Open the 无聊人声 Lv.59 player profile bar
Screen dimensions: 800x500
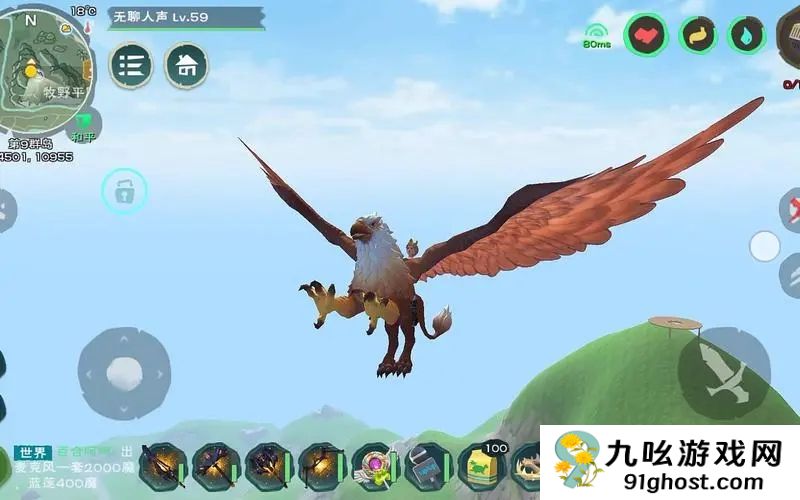point(172,18)
